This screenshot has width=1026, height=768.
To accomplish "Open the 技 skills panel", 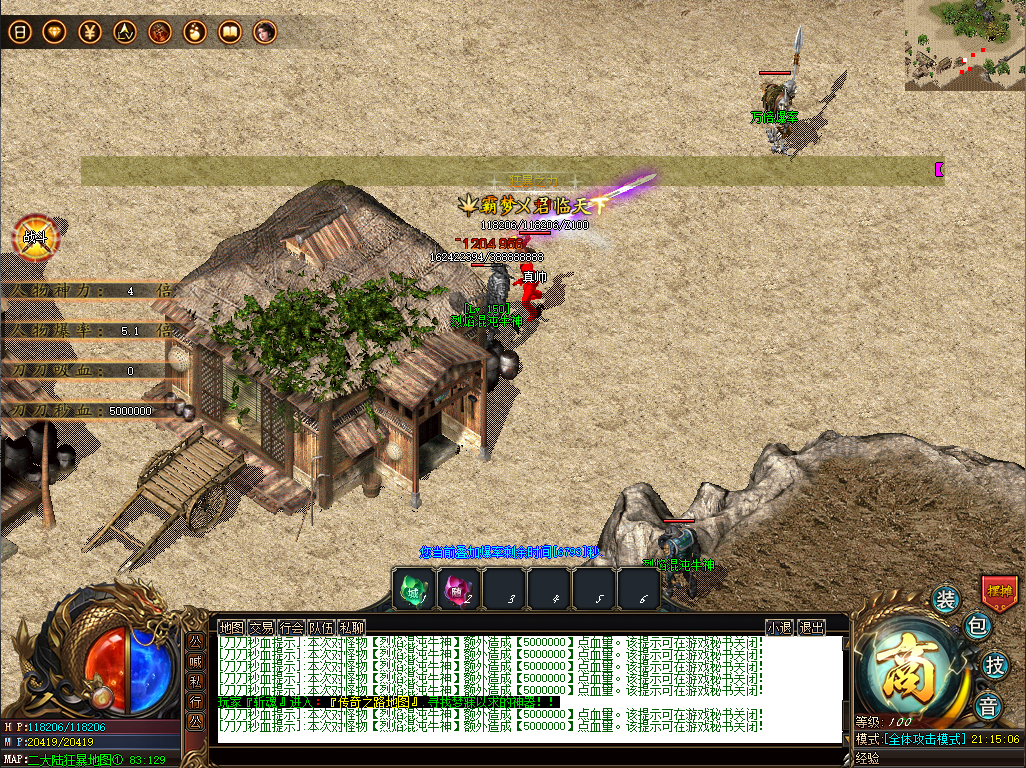I will tap(994, 664).
